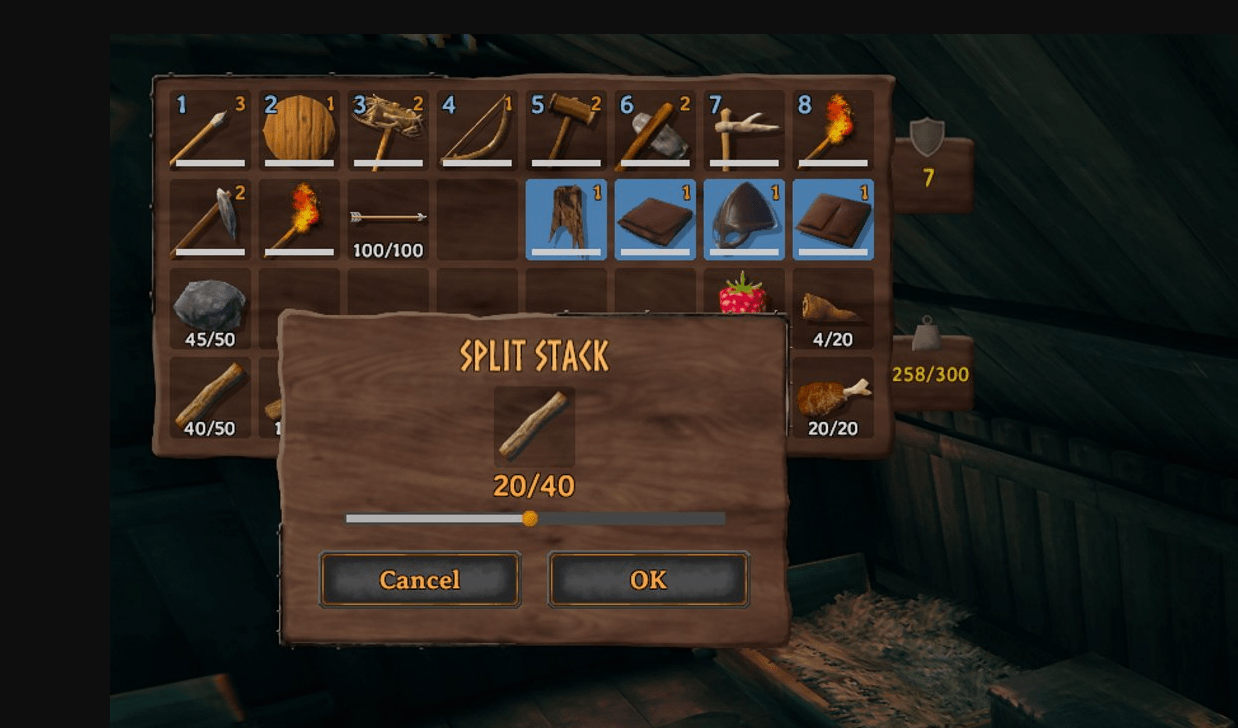Viewport: 1238px width, 728px height.
Task: Pick the bow in hotbar slot 4
Action: (477, 130)
